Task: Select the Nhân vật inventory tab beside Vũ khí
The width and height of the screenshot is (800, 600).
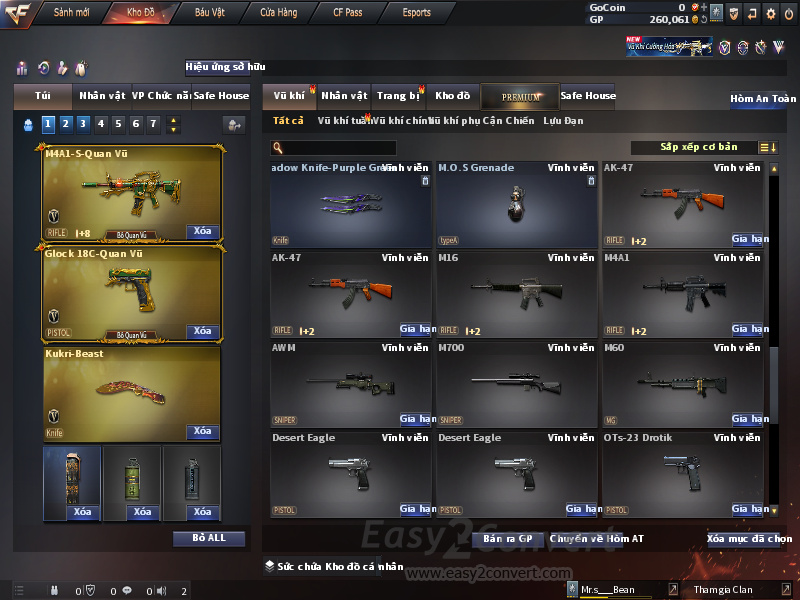Action: click(x=344, y=96)
